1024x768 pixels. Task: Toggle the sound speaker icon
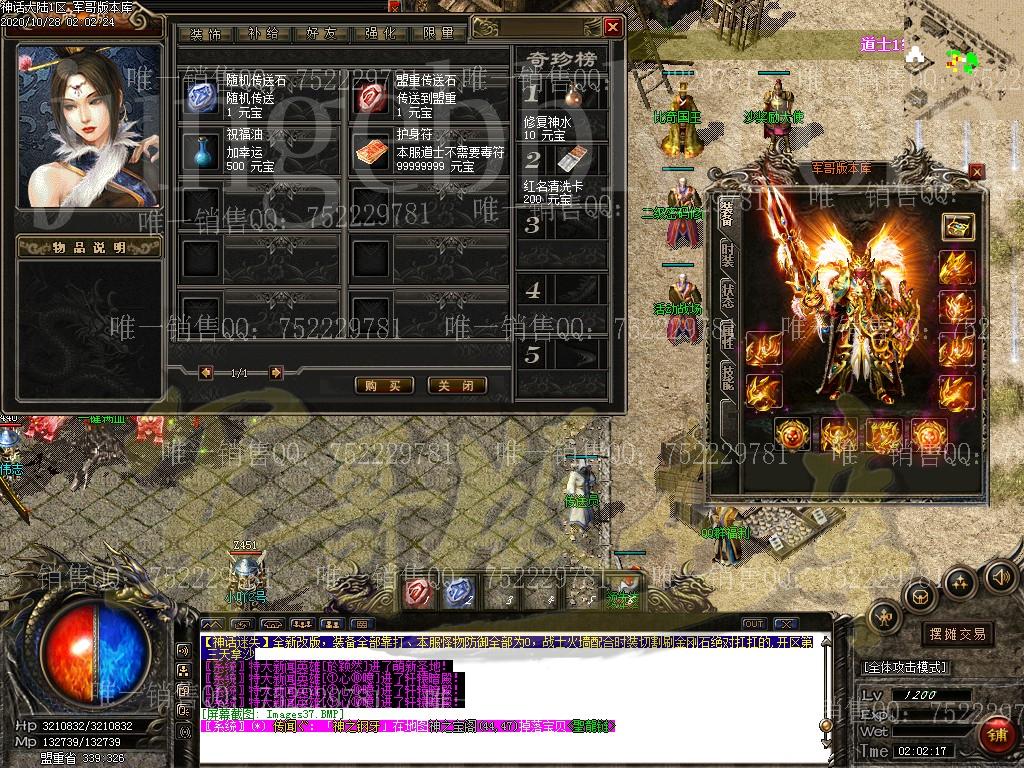997,577
